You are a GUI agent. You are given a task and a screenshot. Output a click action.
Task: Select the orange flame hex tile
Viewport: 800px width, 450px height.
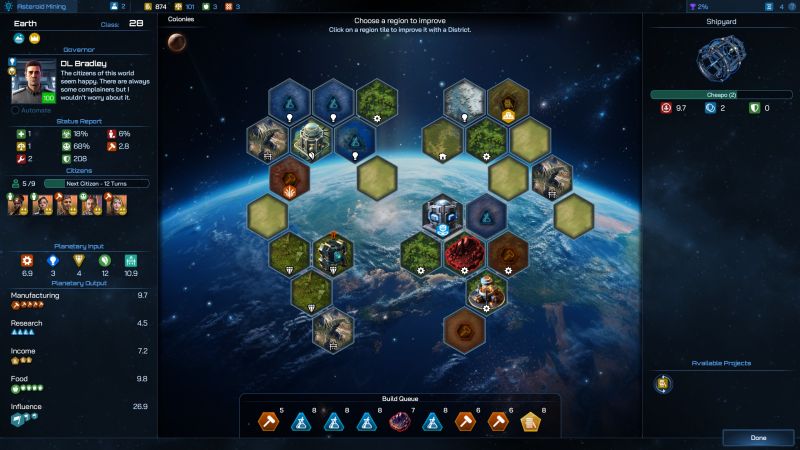(287, 178)
